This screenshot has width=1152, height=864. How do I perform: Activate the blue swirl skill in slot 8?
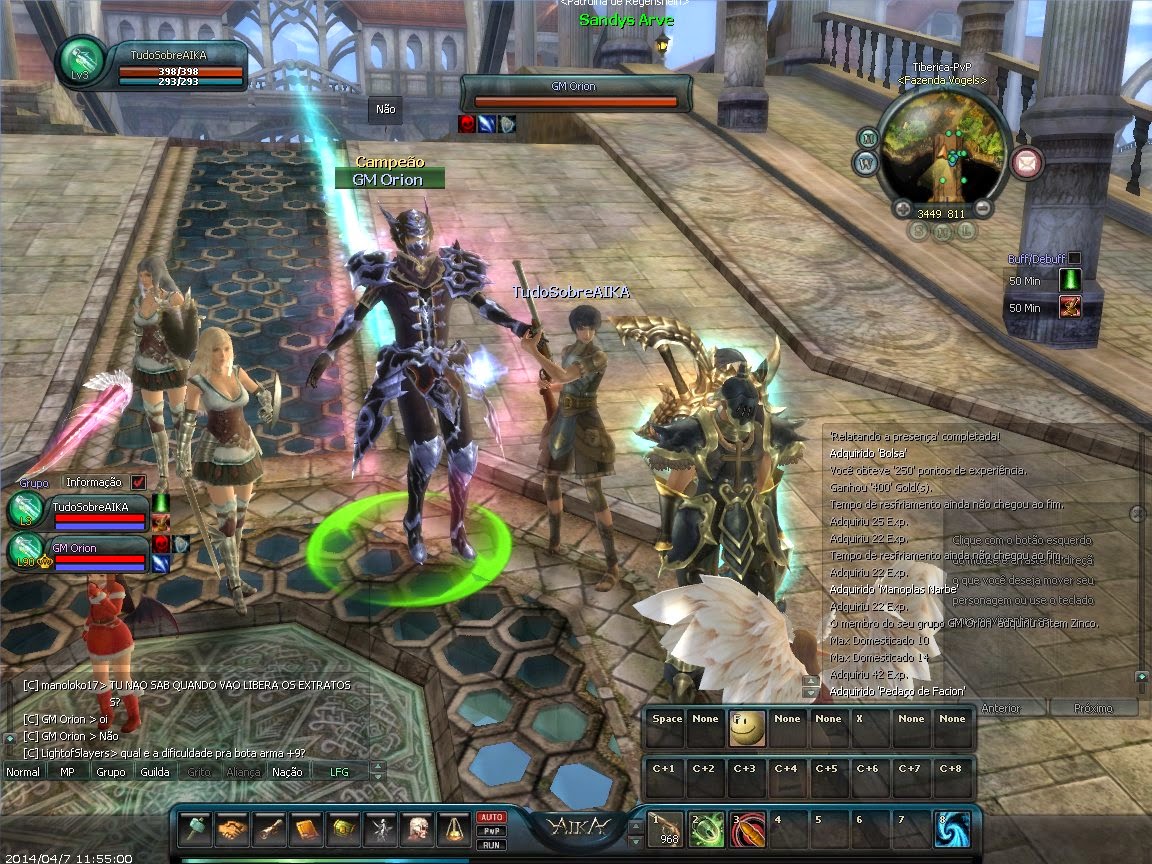[x=951, y=830]
